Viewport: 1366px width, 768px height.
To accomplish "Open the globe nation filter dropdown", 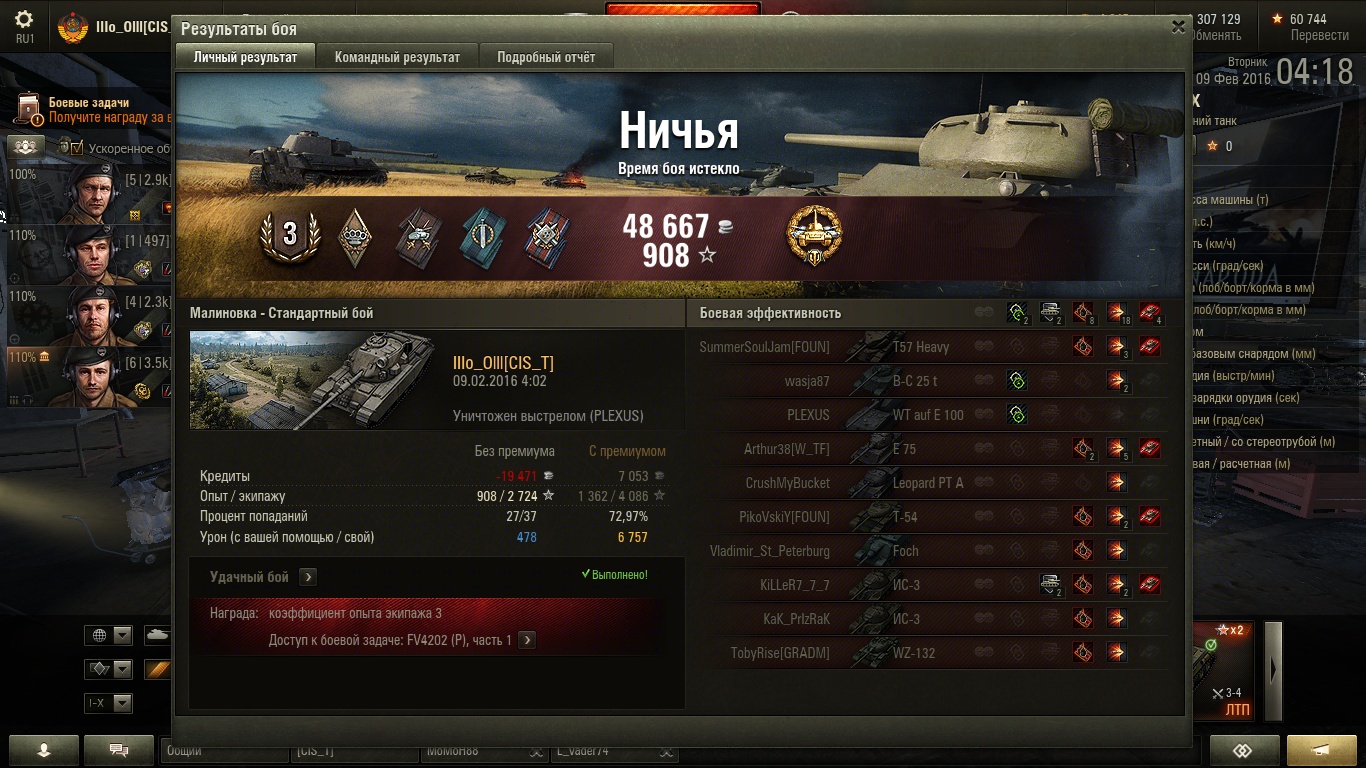I will point(110,635).
